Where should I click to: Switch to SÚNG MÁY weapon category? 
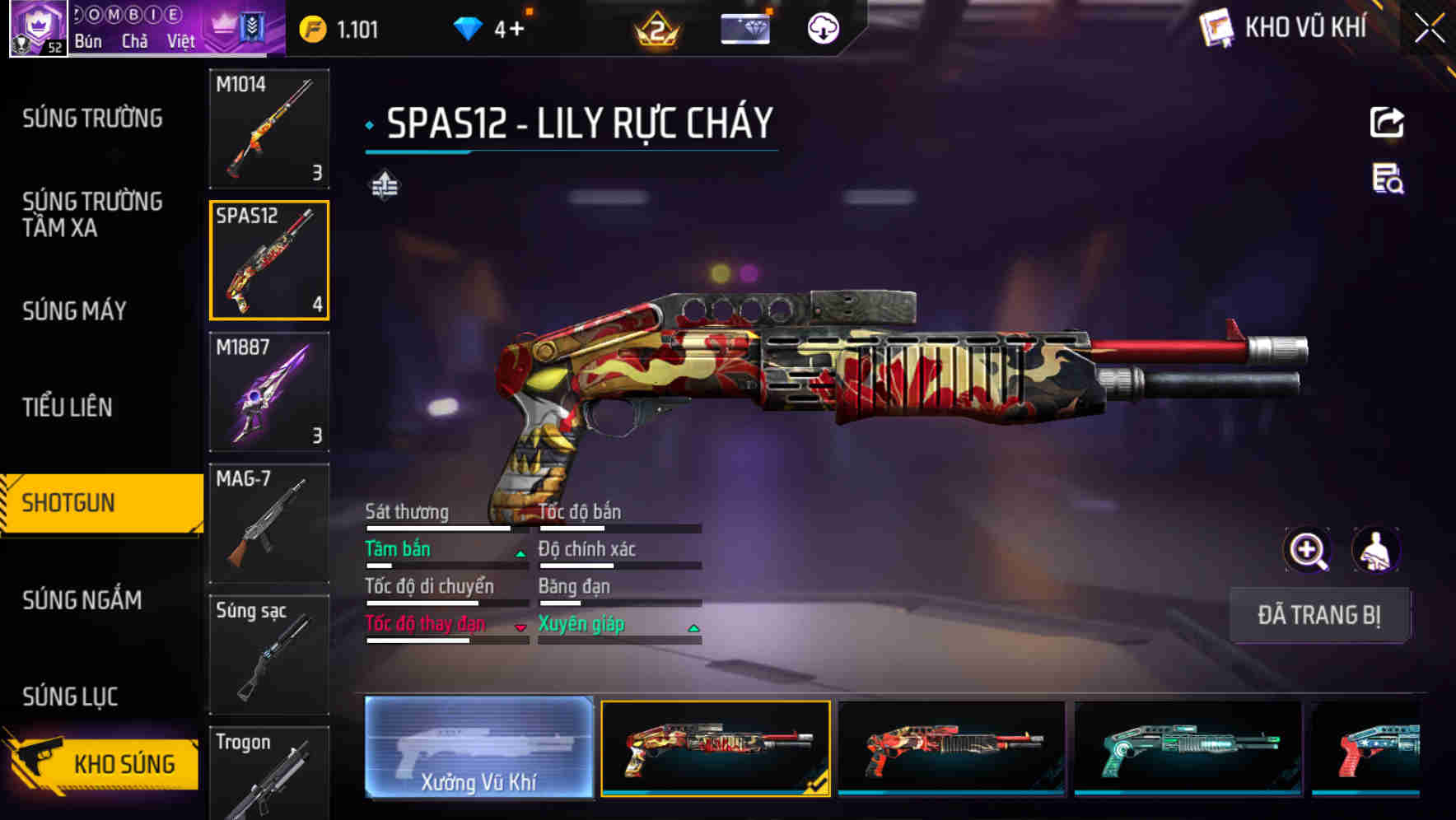[x=74, y=310]
